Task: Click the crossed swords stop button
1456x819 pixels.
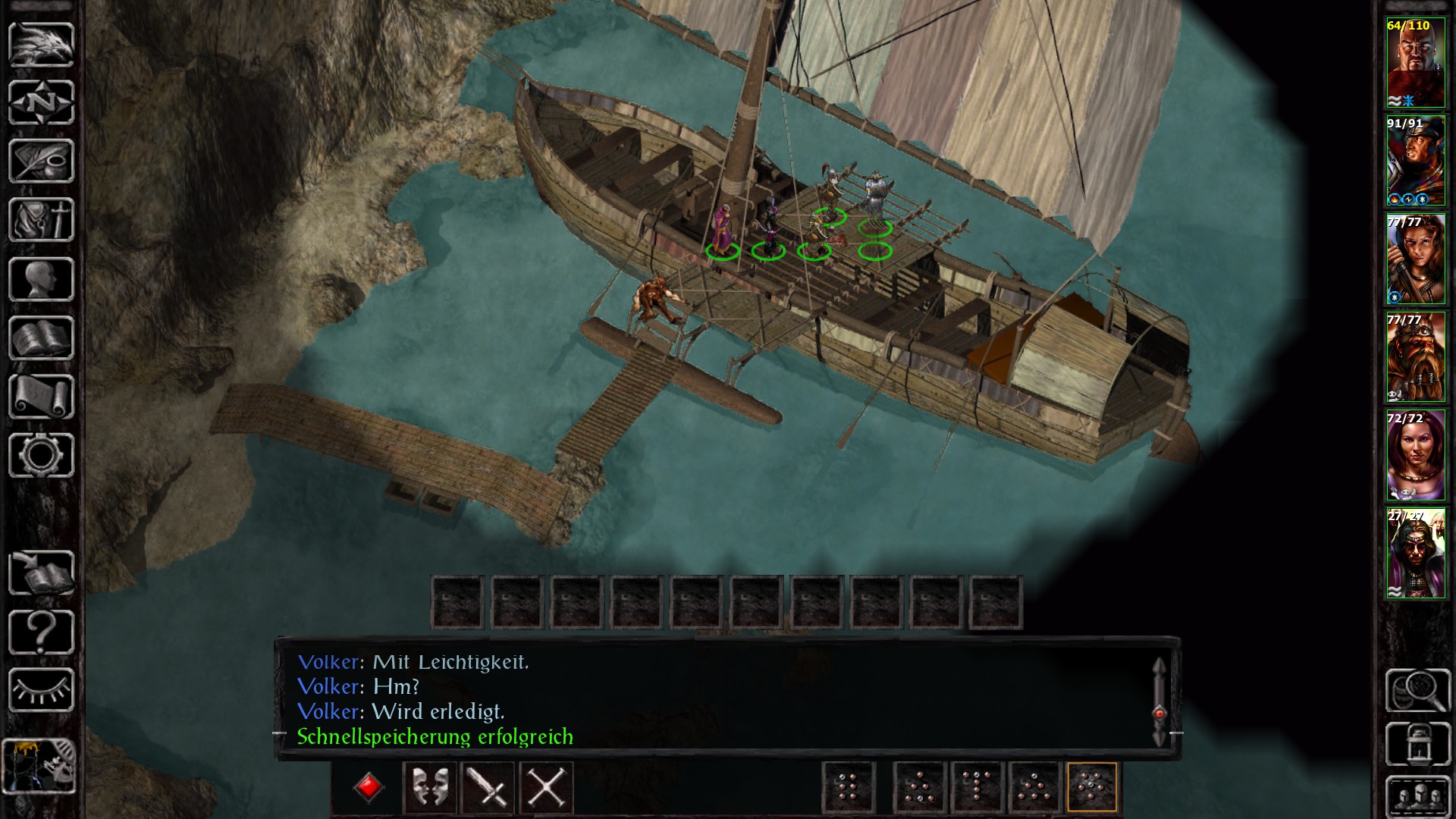Action: [x=546, y=787]
